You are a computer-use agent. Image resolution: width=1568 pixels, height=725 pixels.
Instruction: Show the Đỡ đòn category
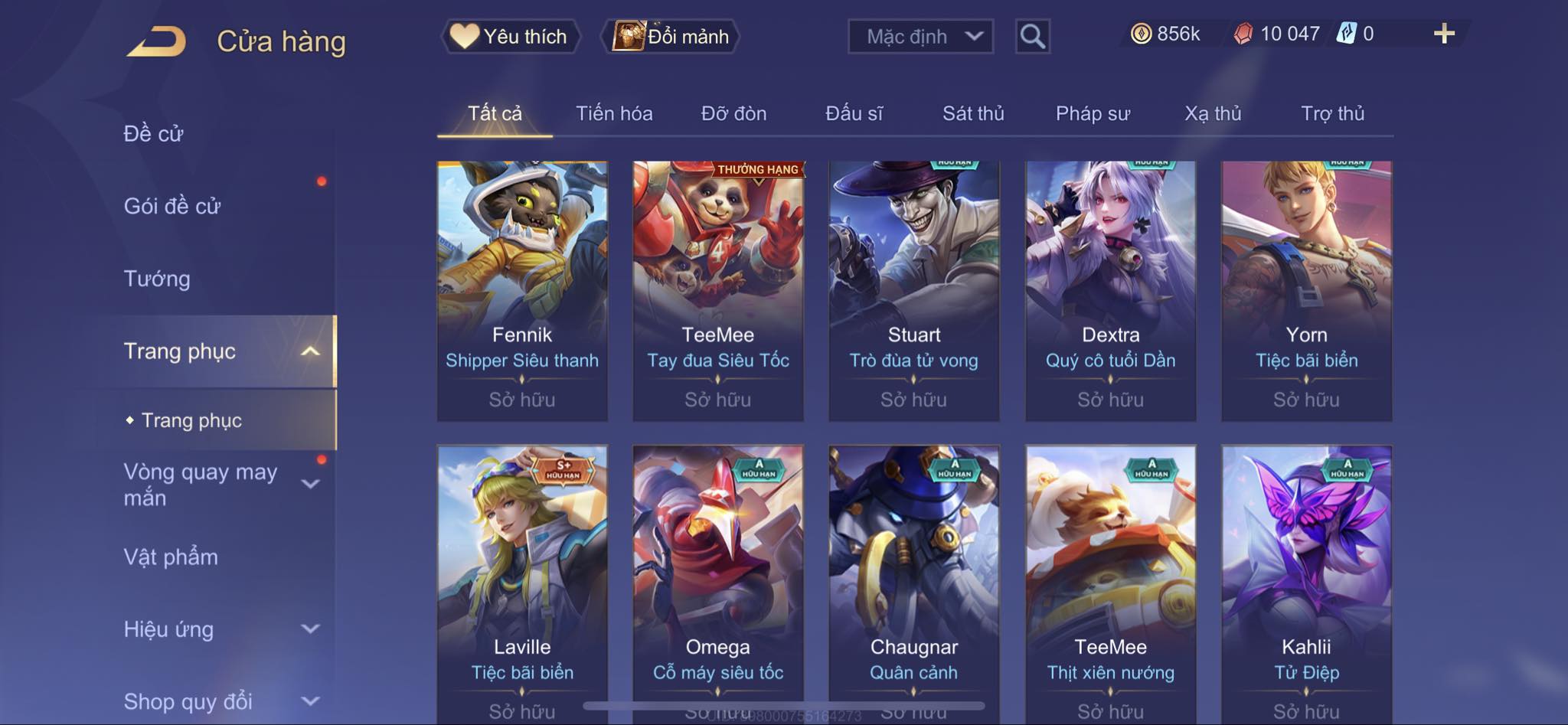[733, 113]
